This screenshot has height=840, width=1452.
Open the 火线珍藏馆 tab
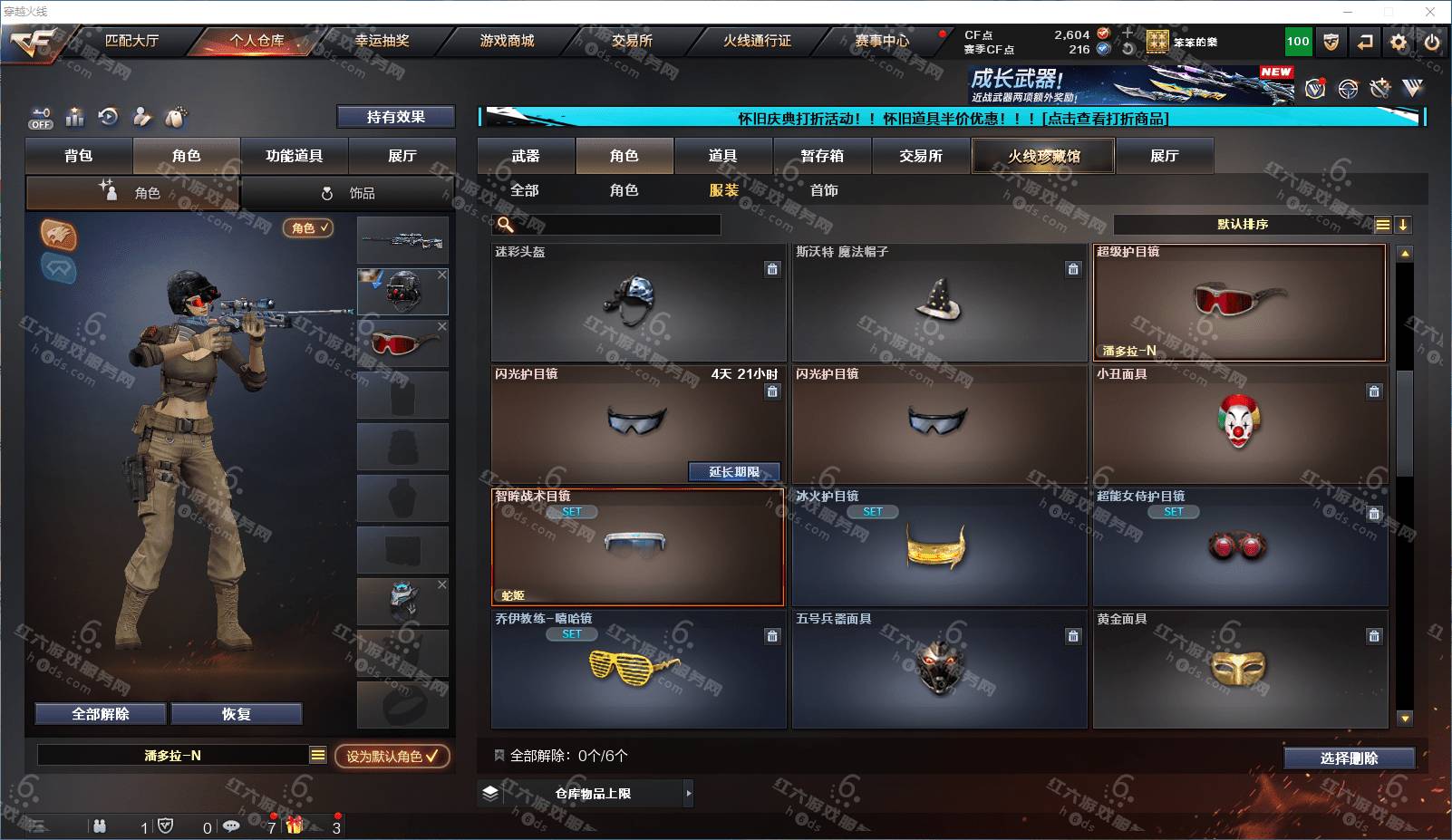1043,156
